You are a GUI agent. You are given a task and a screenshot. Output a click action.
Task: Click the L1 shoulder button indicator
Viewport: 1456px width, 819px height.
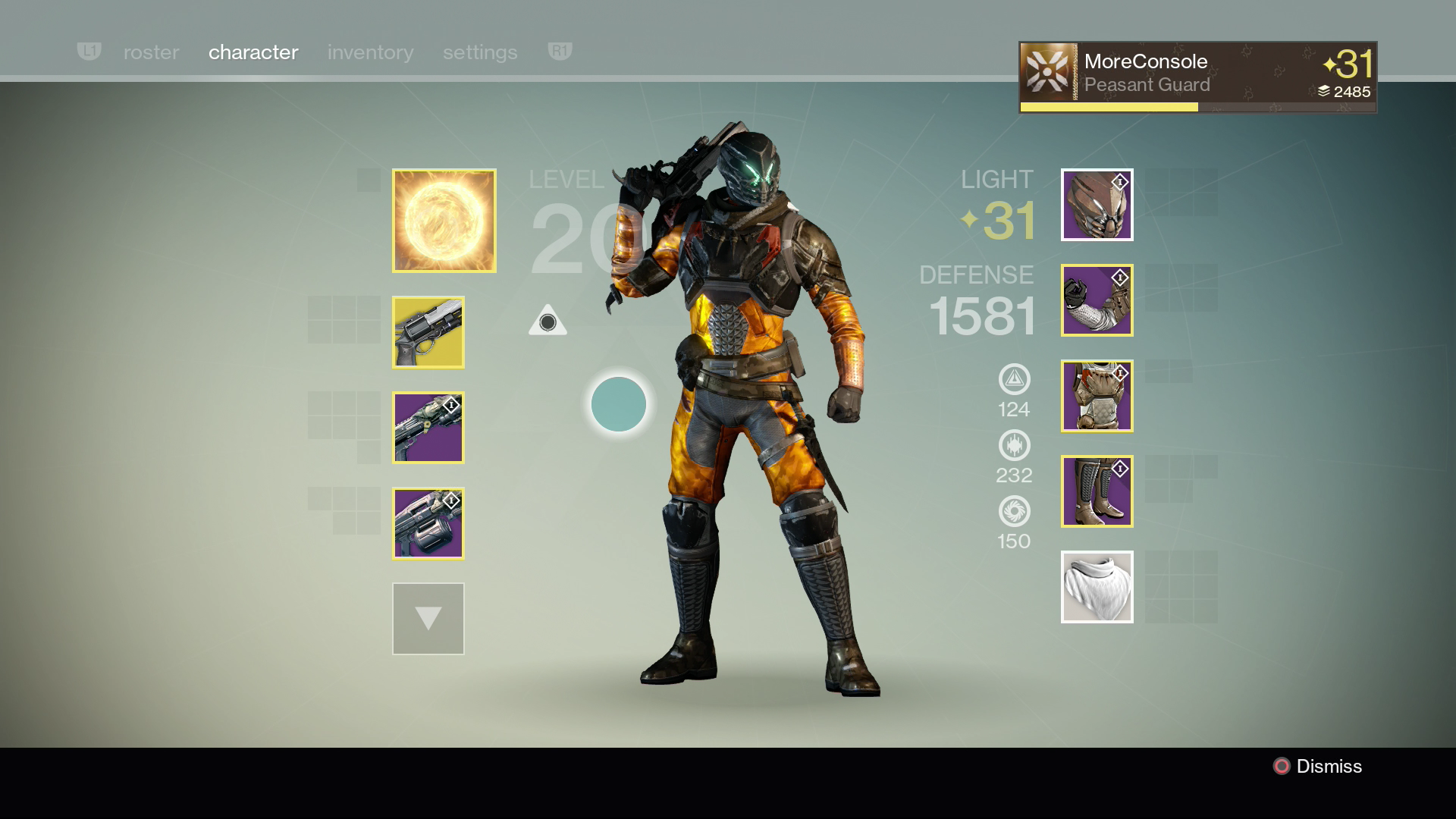tap(89, 52)
